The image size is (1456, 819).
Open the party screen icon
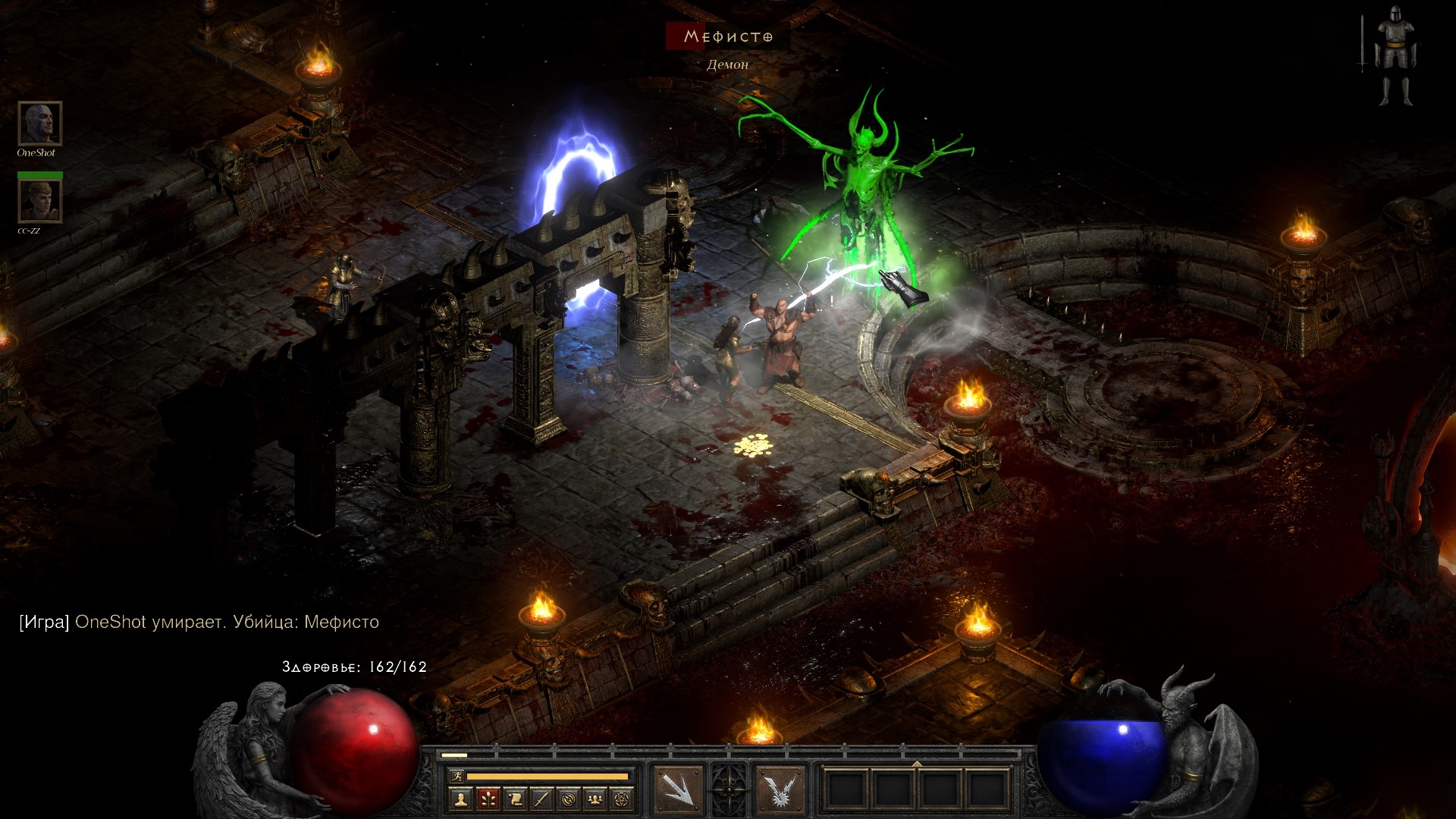click(x=595, y=799)
